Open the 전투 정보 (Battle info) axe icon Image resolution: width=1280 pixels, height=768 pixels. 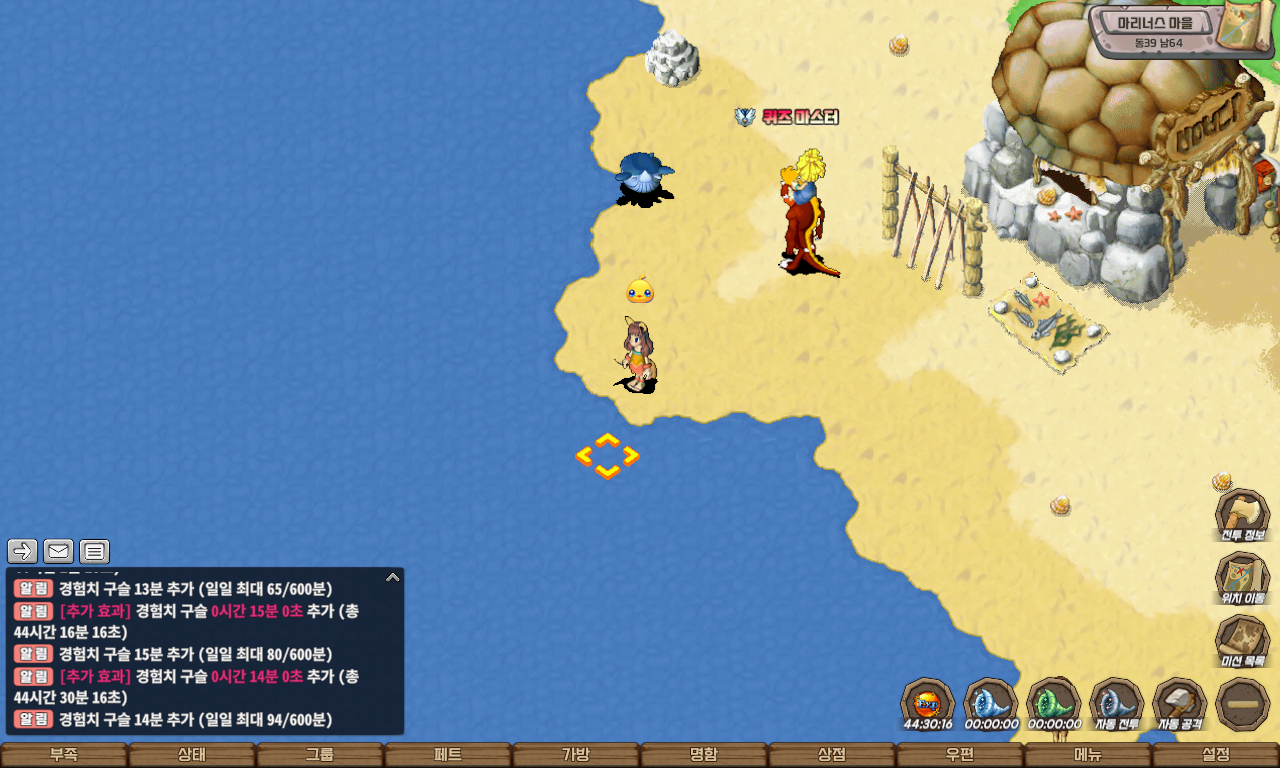pos(1242,515)
